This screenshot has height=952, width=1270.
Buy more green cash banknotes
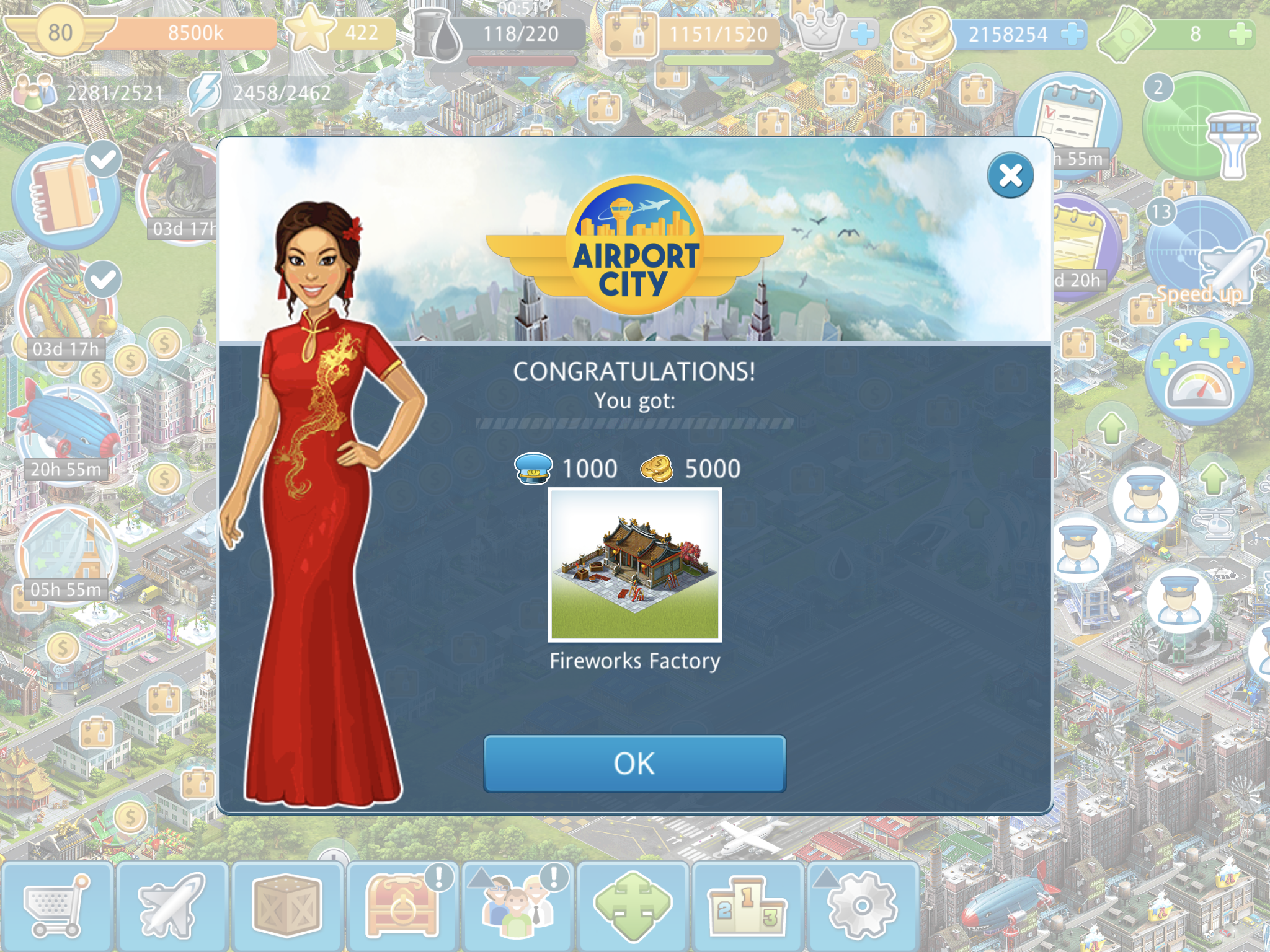point(1240,33)
